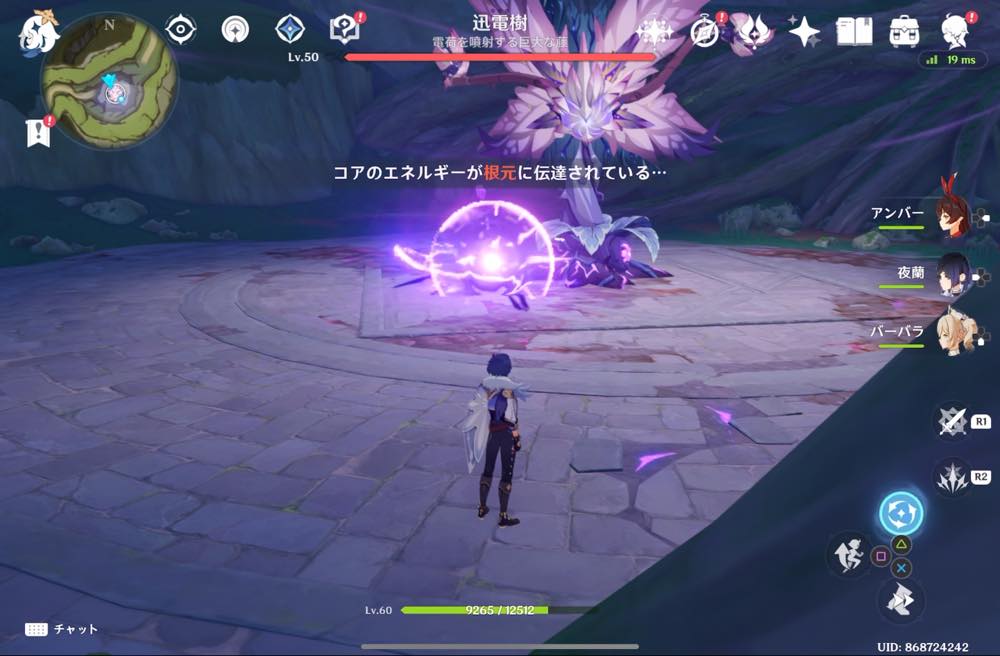Viewport: 1000px width, 656px height.
Task: Use the crossed-sword attack button
Action: pyautogui.click(x=951, y=421)
